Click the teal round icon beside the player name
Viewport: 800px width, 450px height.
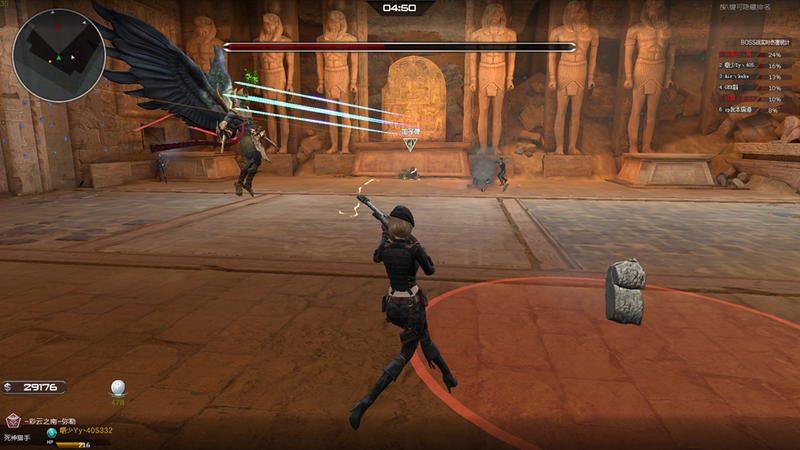pyautogui.click(x=51, y=431)
